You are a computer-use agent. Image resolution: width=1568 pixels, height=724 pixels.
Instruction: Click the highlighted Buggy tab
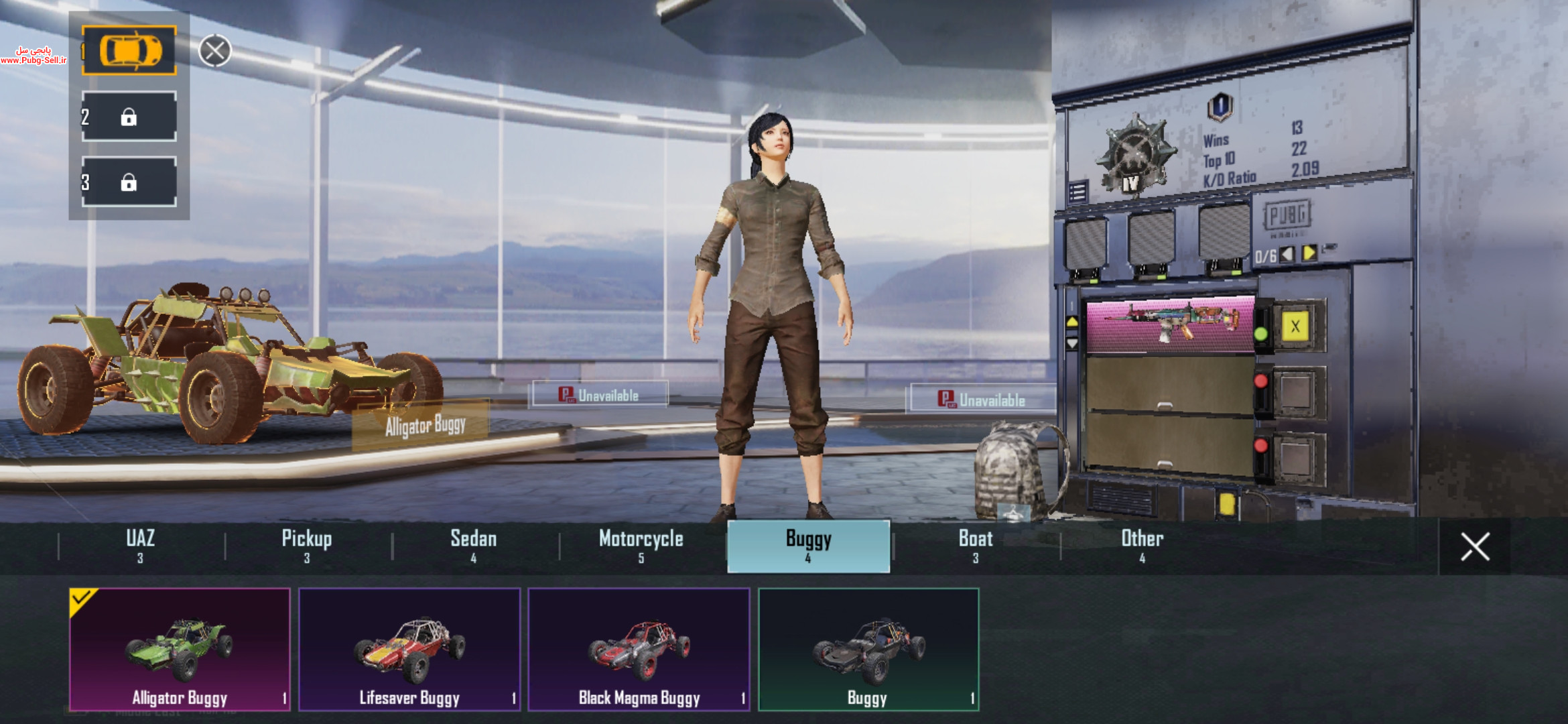(x=809, y=546)
